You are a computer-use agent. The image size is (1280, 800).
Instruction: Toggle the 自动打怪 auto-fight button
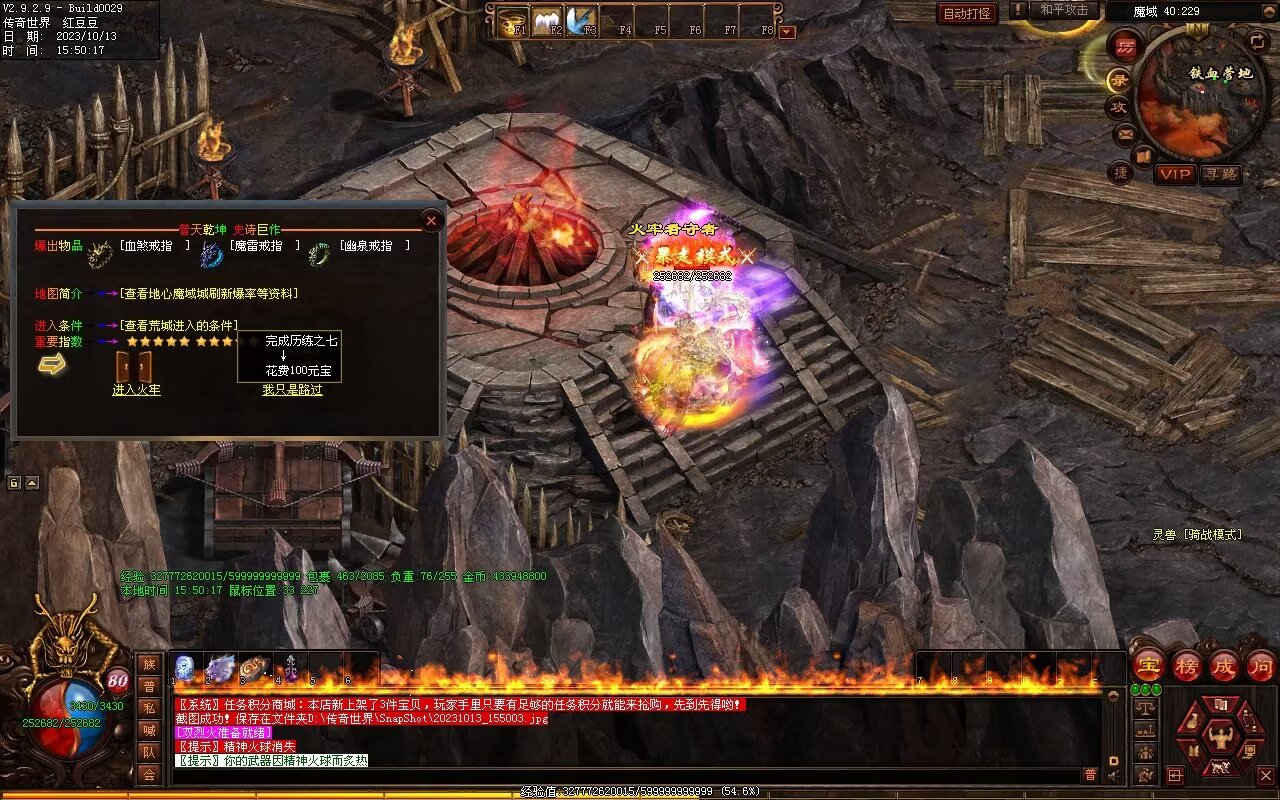tap(967, 13)
